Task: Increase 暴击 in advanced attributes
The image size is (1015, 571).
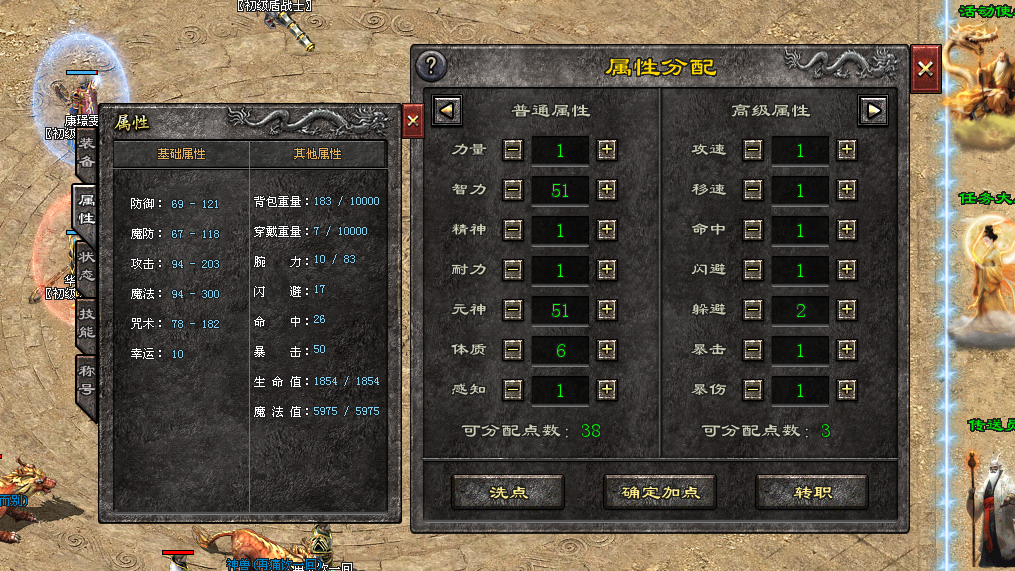Action: tap(847, 349)
